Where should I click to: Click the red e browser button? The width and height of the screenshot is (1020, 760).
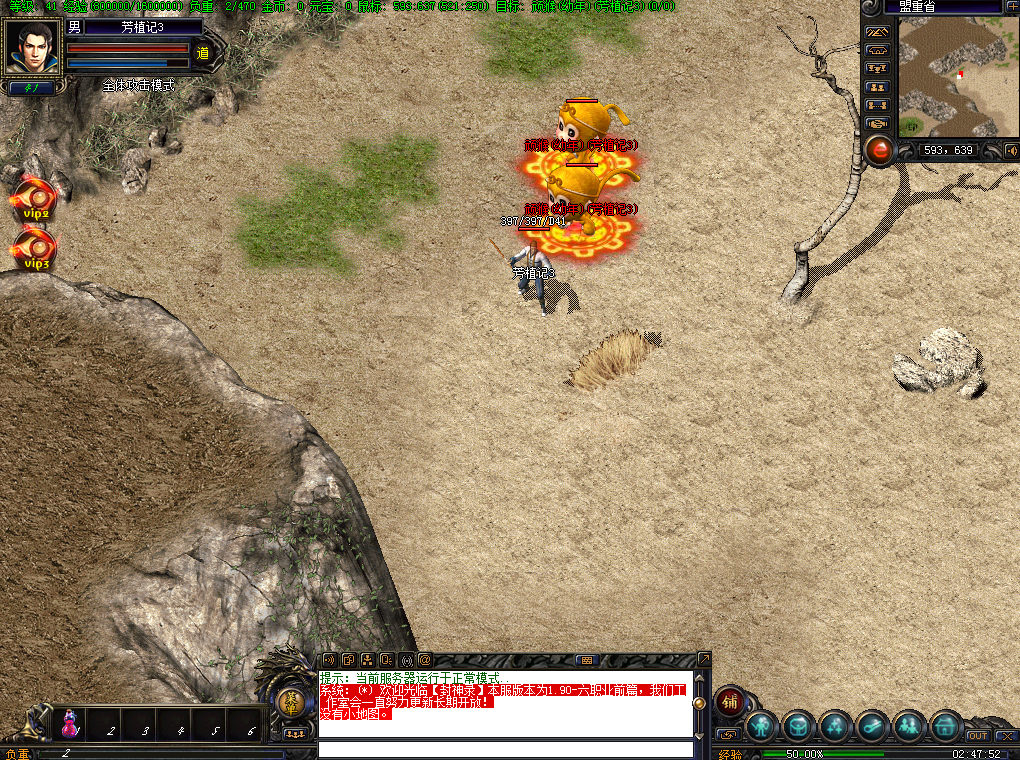point(879,150)
